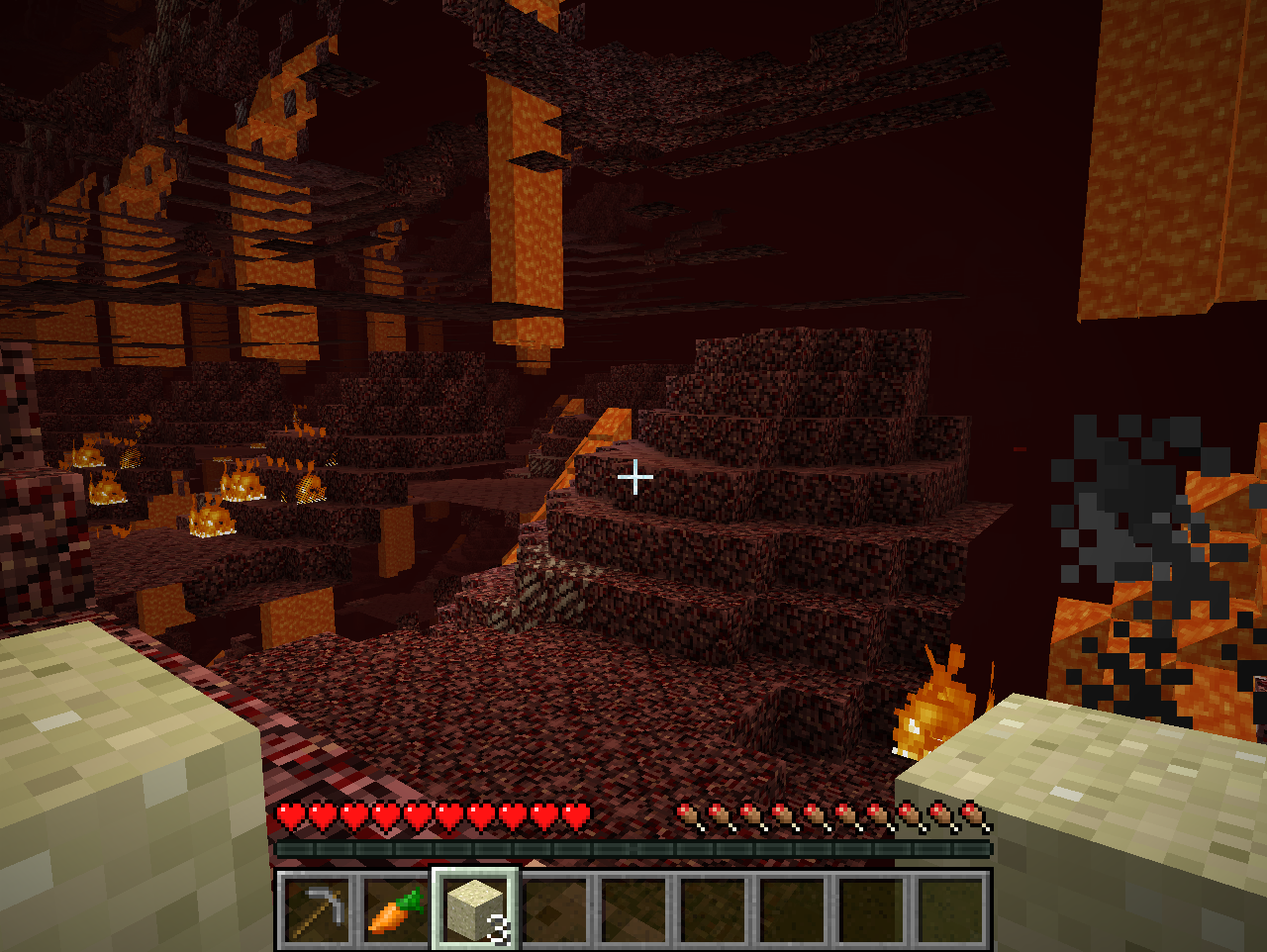The height and width of the screenshot is (952, 1267).
Task: Select the pickaxe hotbar slot
Action: point(317,909)
